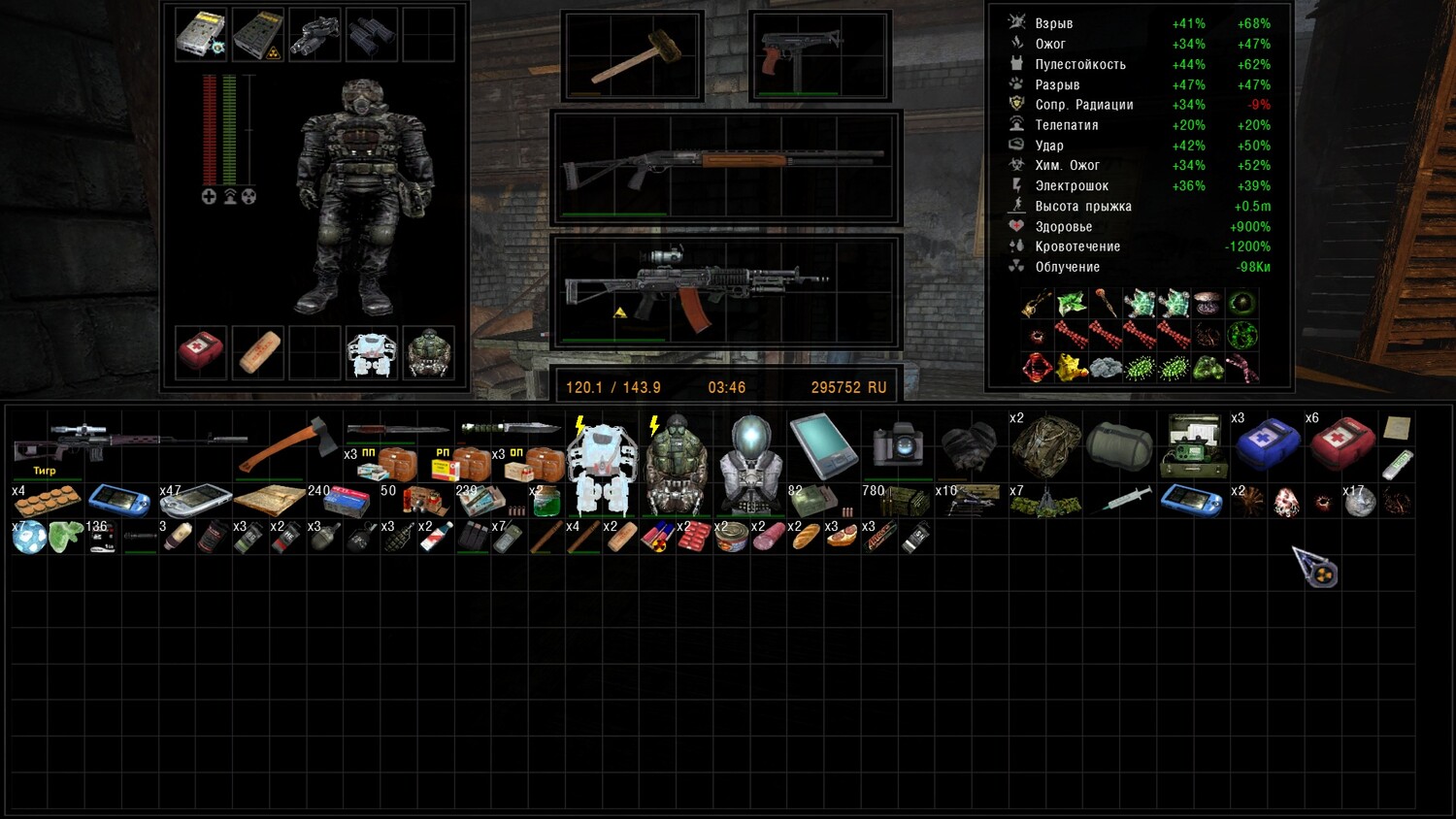Select the syringe item in inventory
This screenshot has height=819, width=1456.
click(x=1123, y=501)
